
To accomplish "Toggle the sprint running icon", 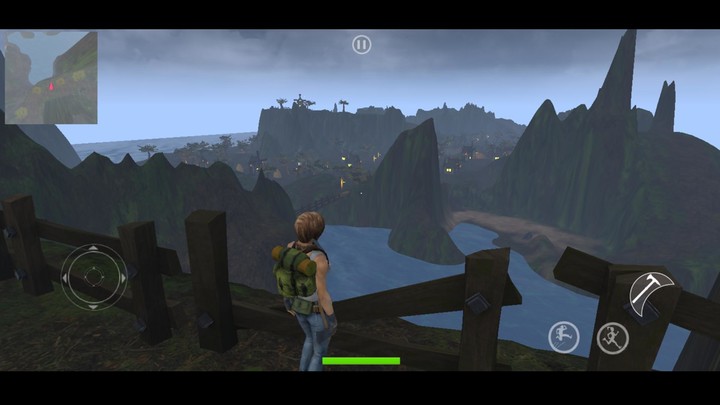I will 612,338.
